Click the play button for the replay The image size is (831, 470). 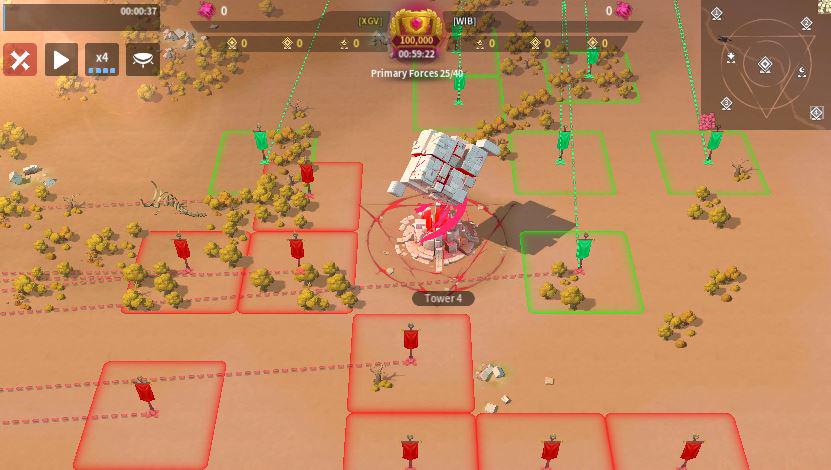pyautogui.click(x=61, y=60)
